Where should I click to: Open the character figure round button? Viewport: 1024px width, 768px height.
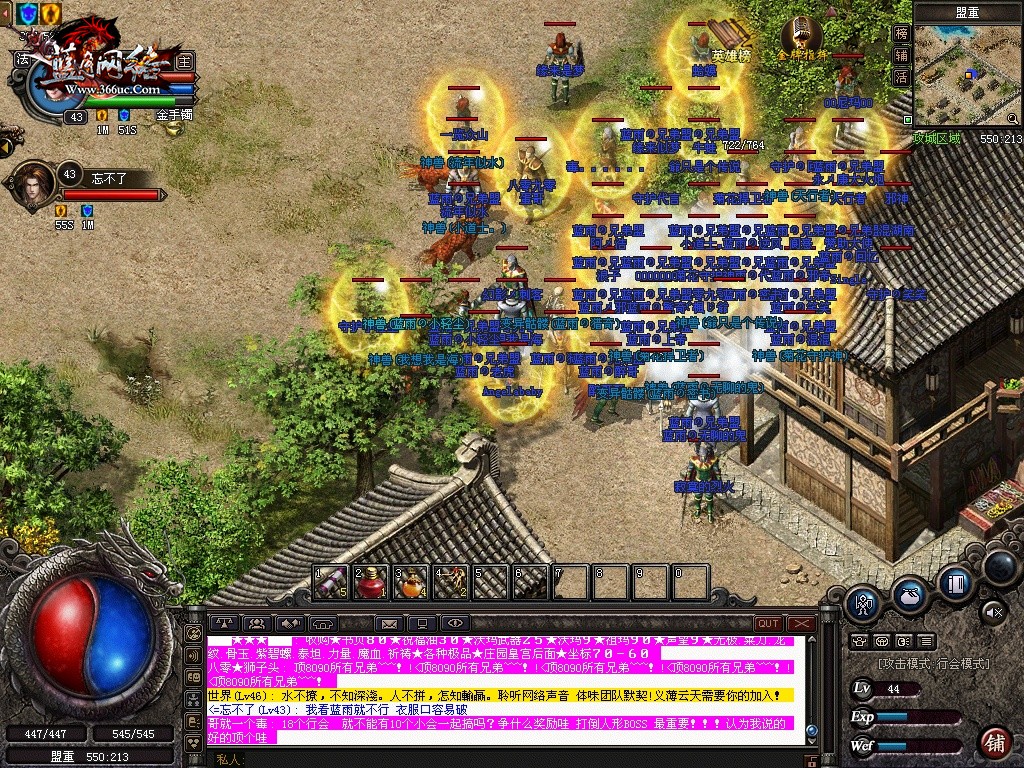coord(862,603)
